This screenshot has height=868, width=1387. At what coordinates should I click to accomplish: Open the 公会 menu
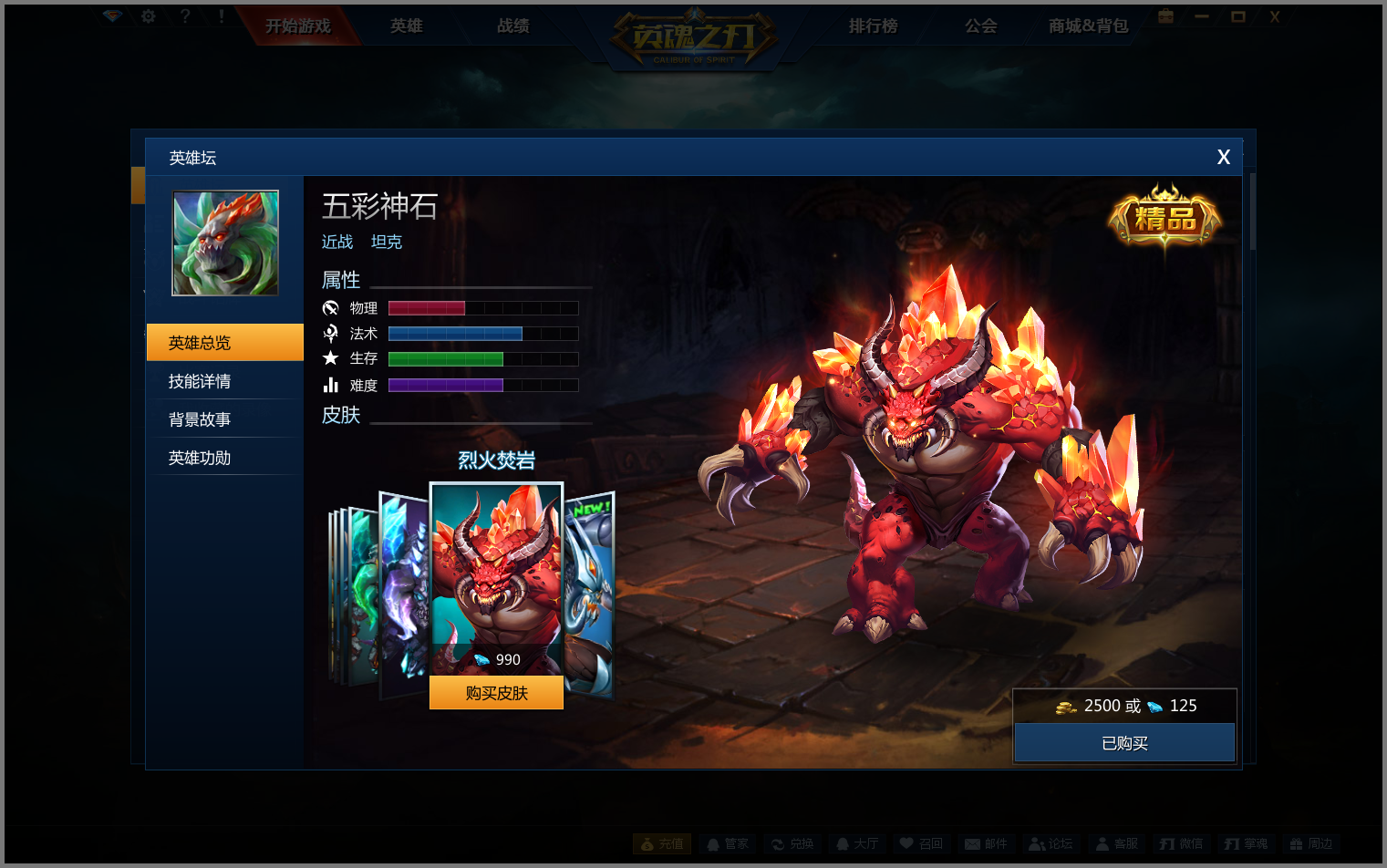pyautogui.click(x=980, y=26)
